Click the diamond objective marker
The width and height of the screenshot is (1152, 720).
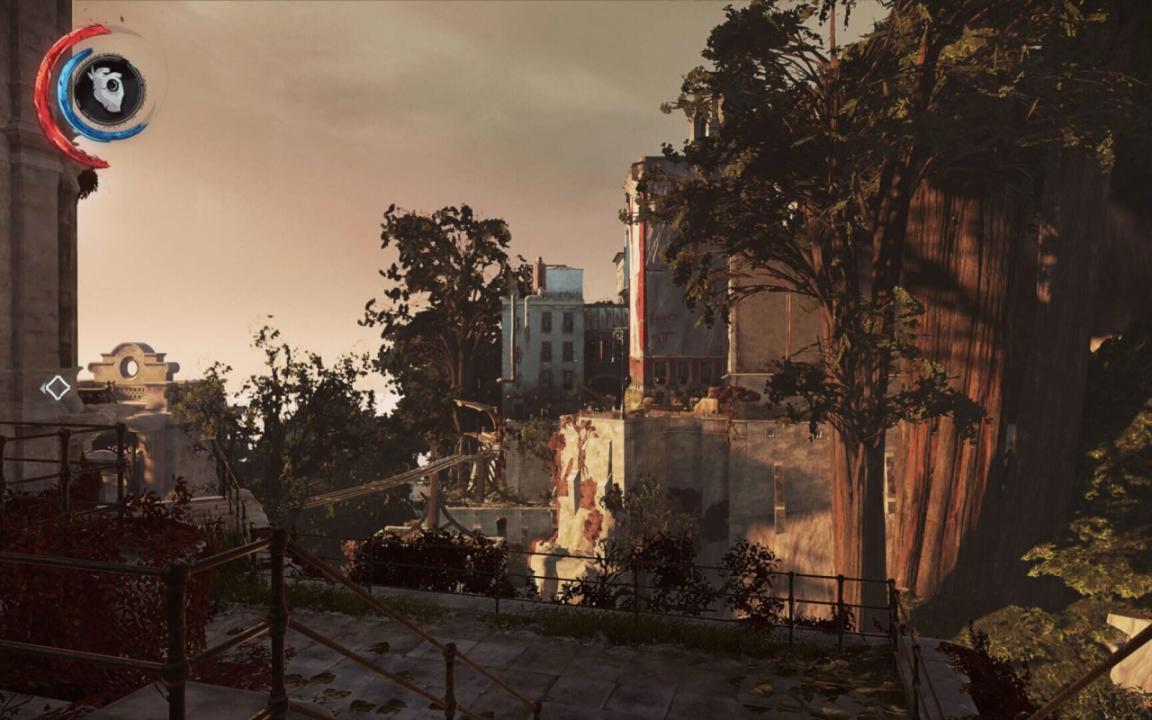click(x=57, y=387)
